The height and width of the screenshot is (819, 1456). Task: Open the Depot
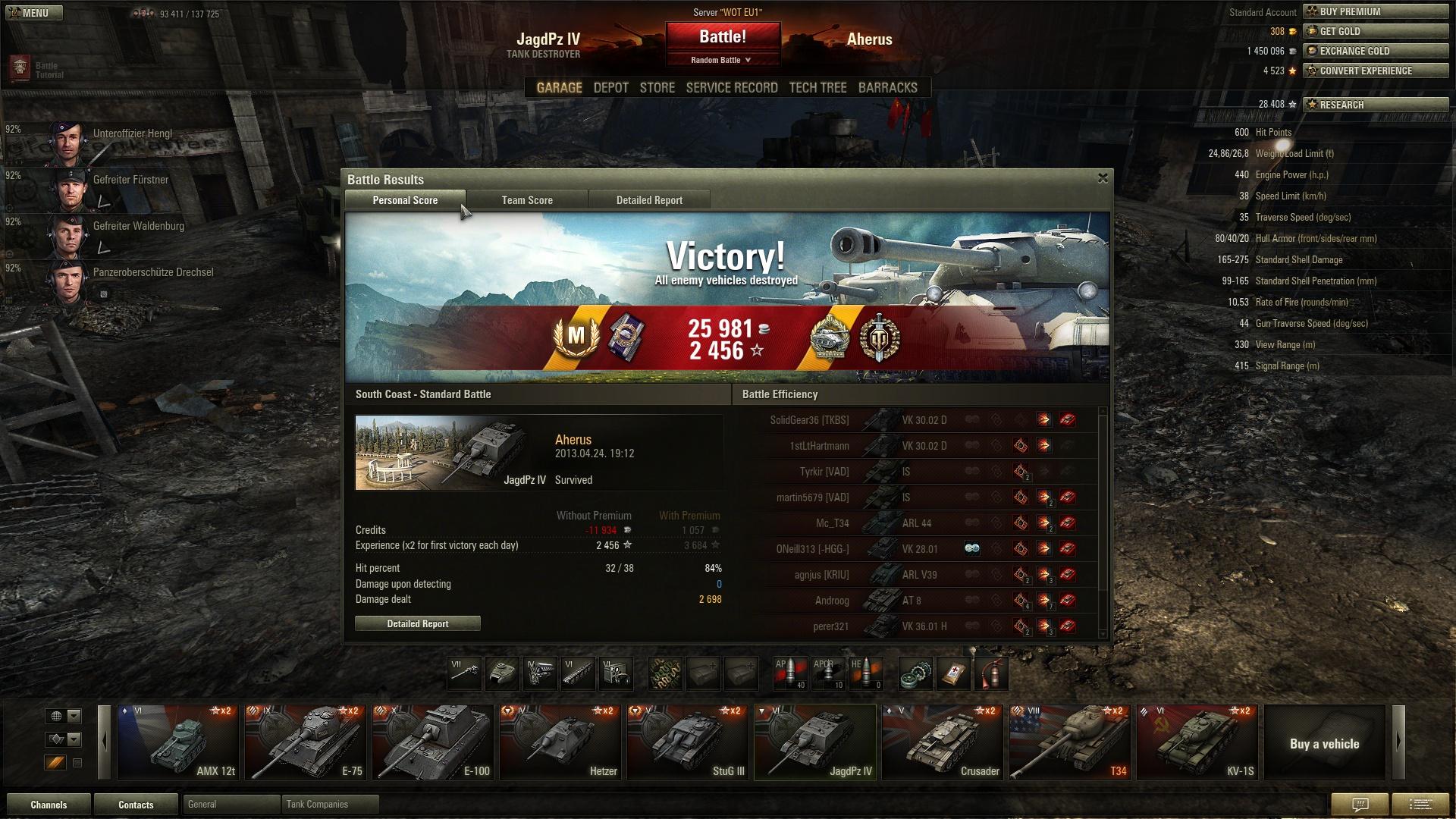point(610,88)
